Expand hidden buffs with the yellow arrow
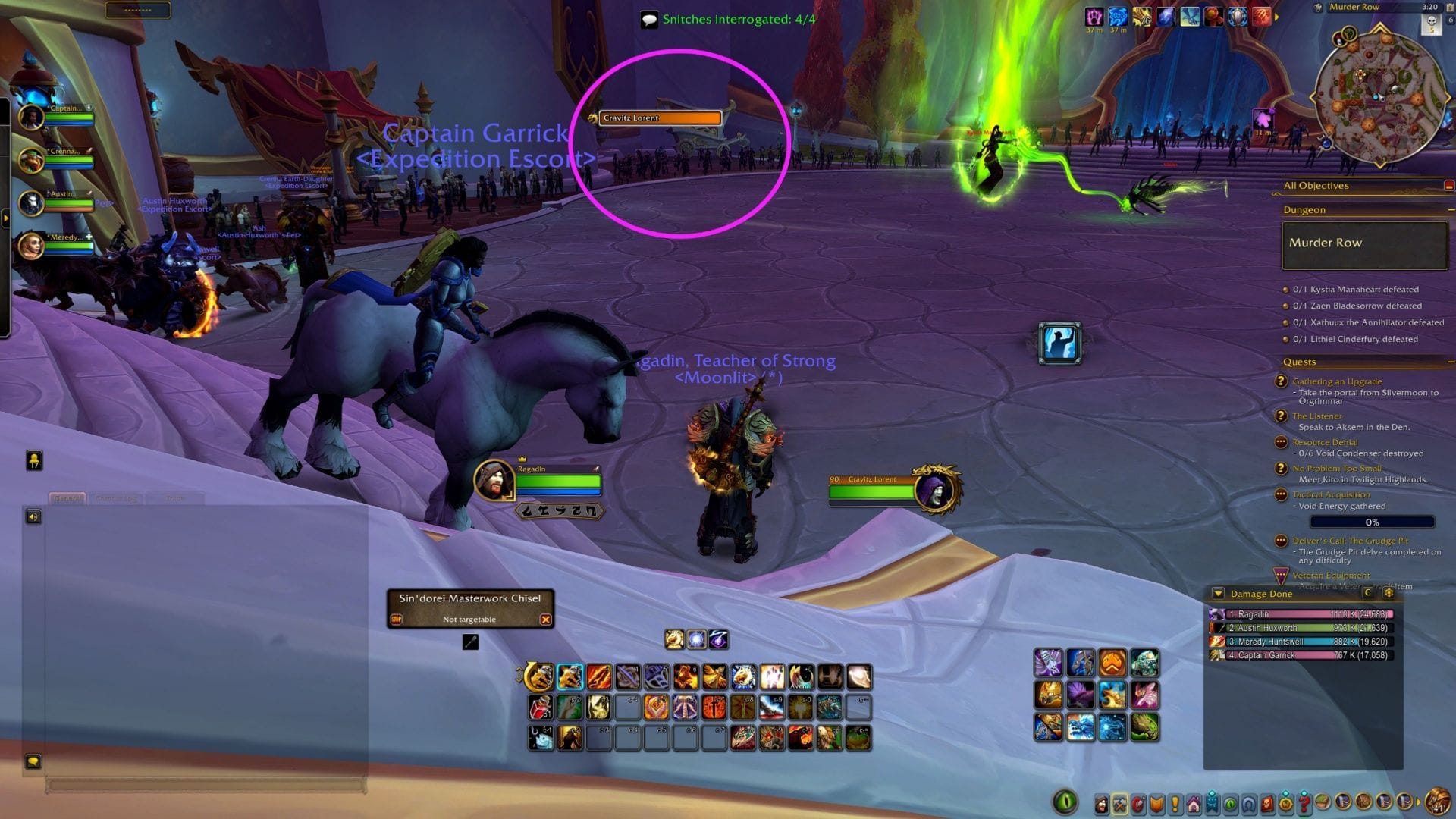1456x819 pixels. coord(1276,17)
